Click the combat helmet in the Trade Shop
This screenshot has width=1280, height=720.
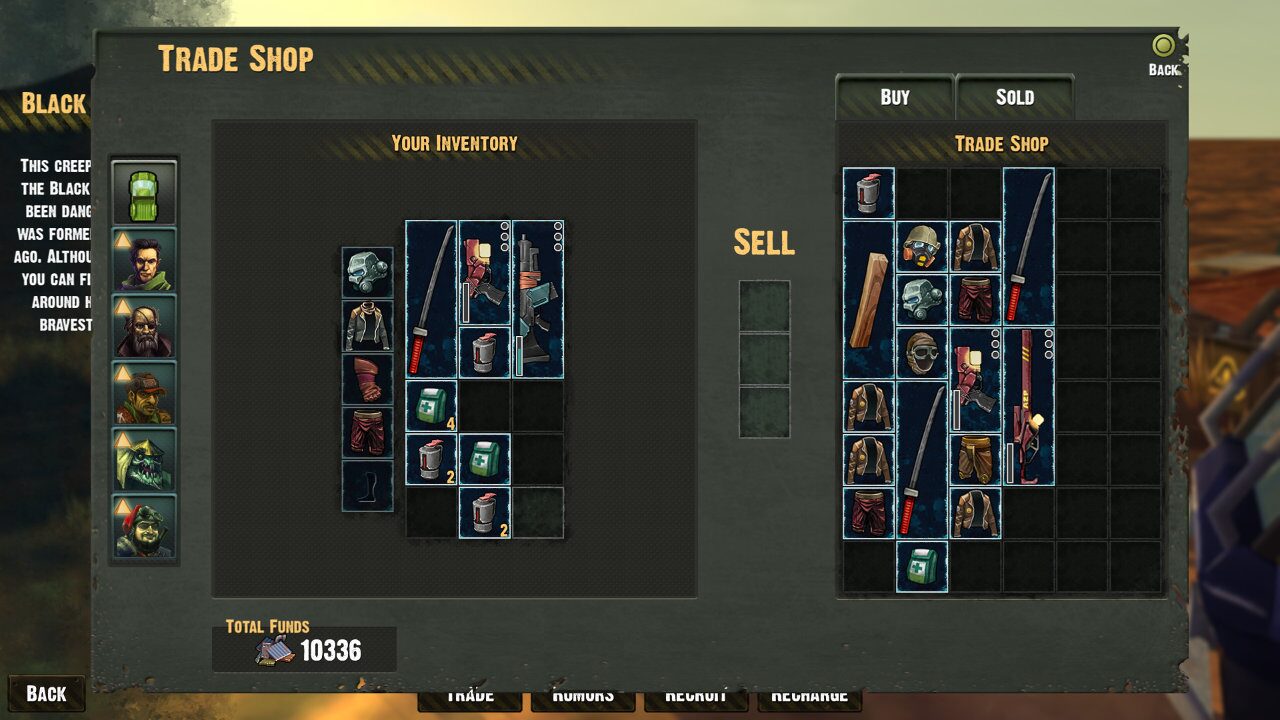tap(921, 245)
